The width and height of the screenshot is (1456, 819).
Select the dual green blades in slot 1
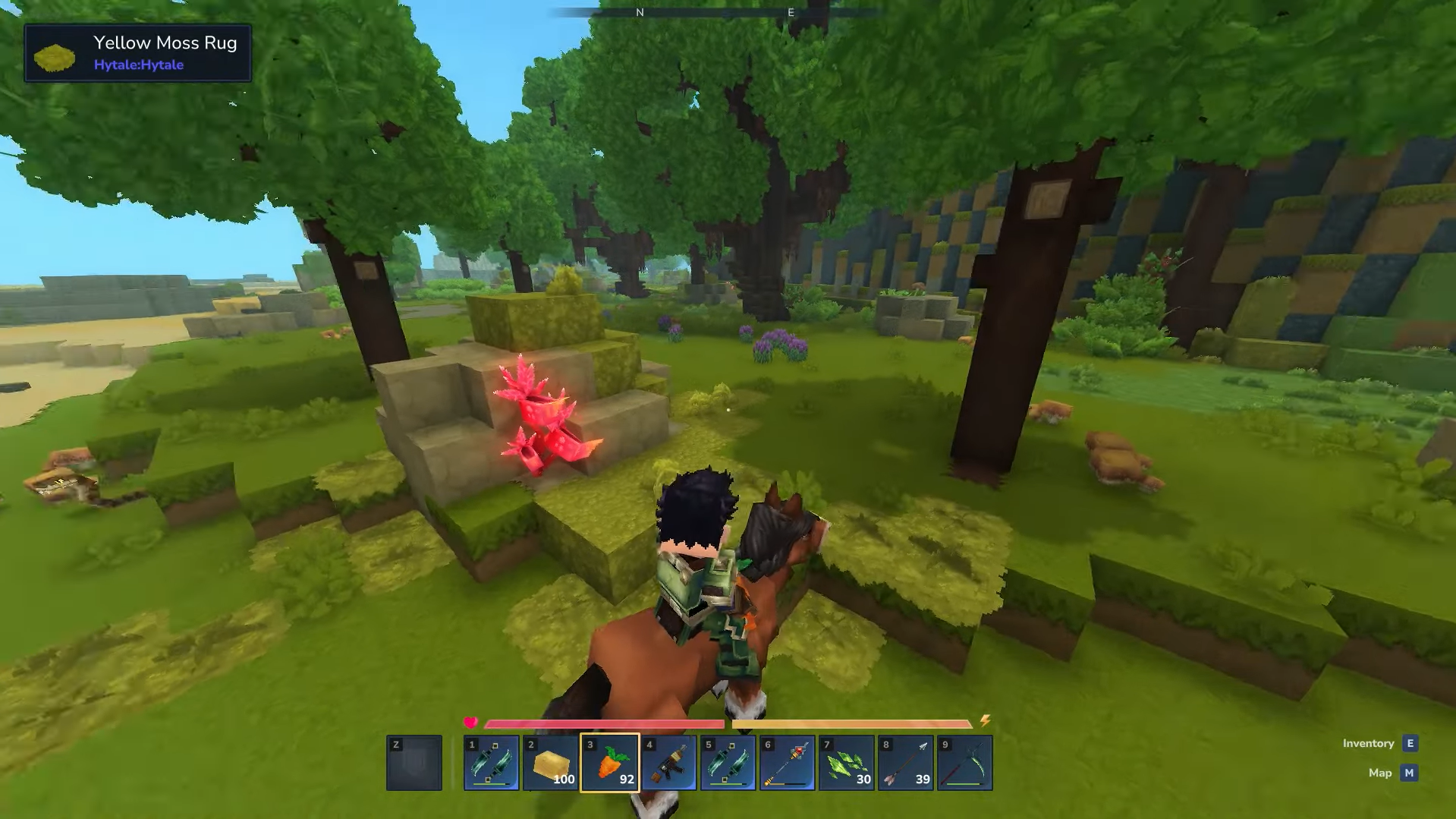coord(492,762)
